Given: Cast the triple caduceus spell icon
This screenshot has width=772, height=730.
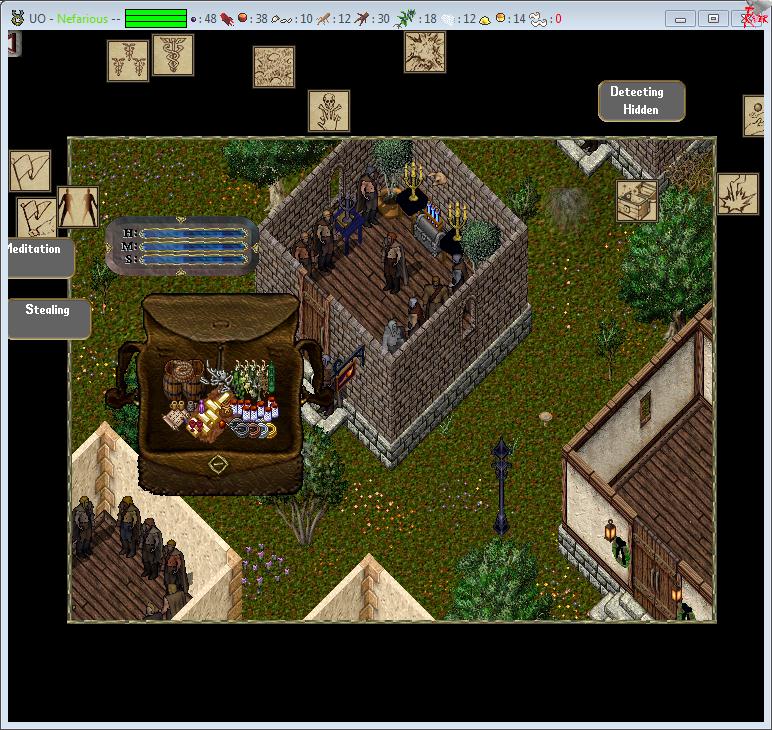Looking at the screenshot, I should [x=128, y=61].
